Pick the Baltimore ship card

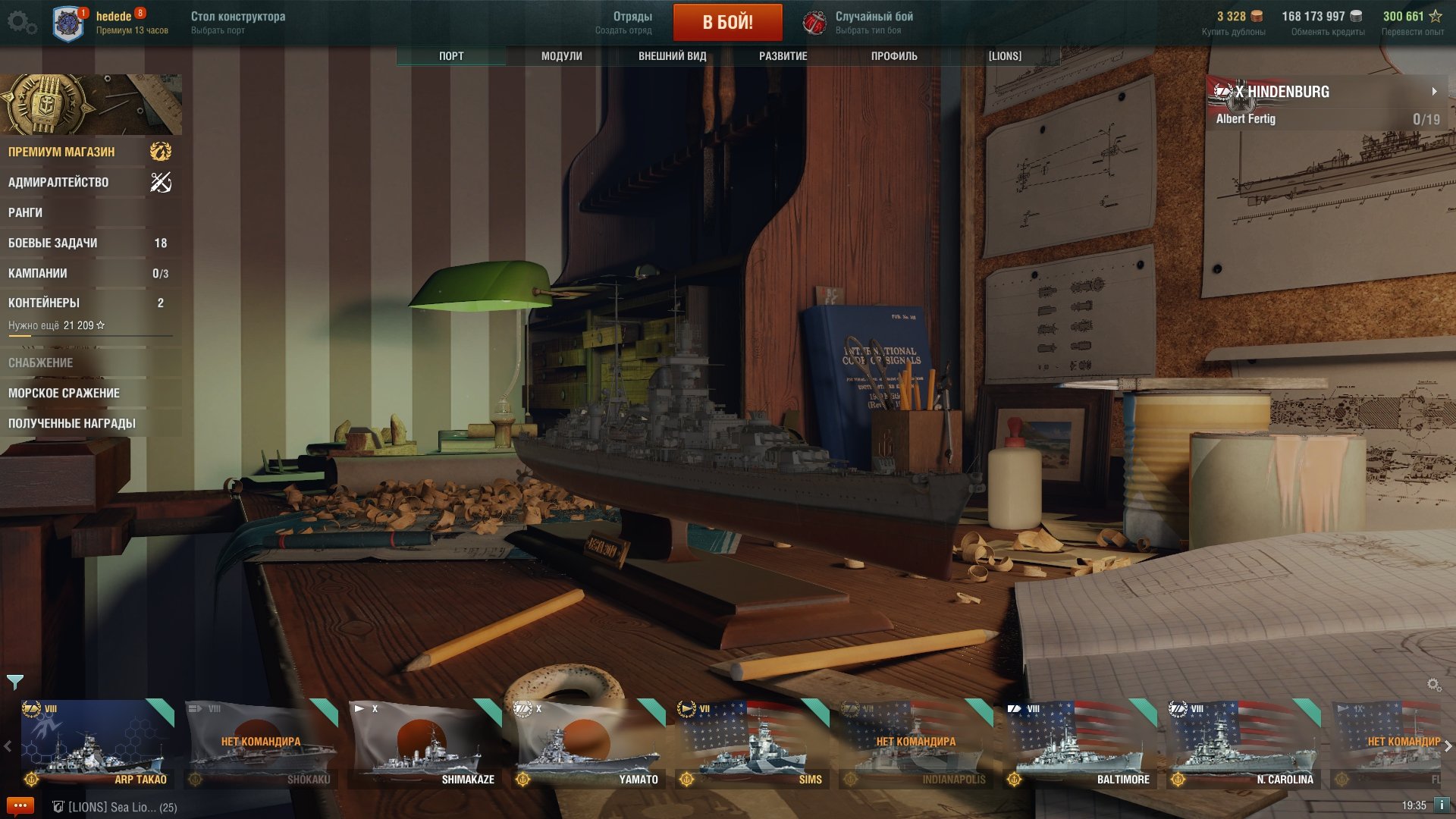click(x=1080, y=743)
